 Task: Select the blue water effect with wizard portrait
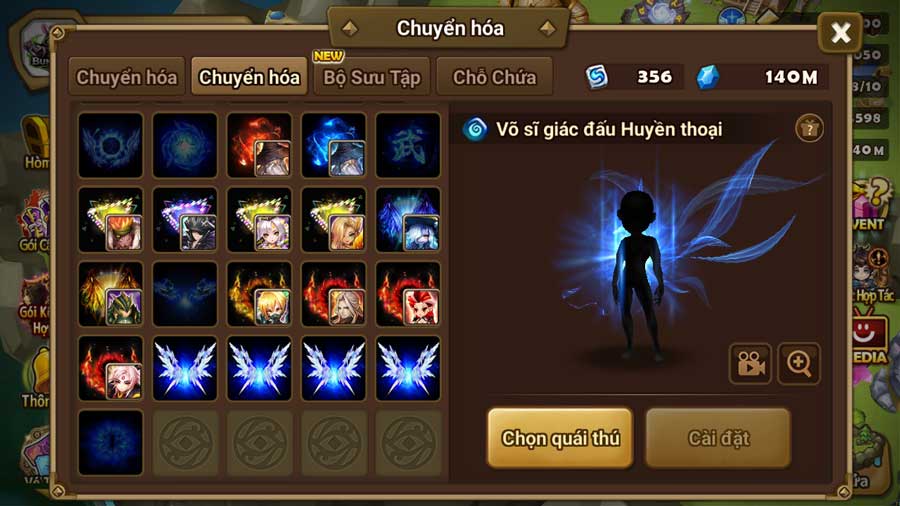[x=333, y=145]
